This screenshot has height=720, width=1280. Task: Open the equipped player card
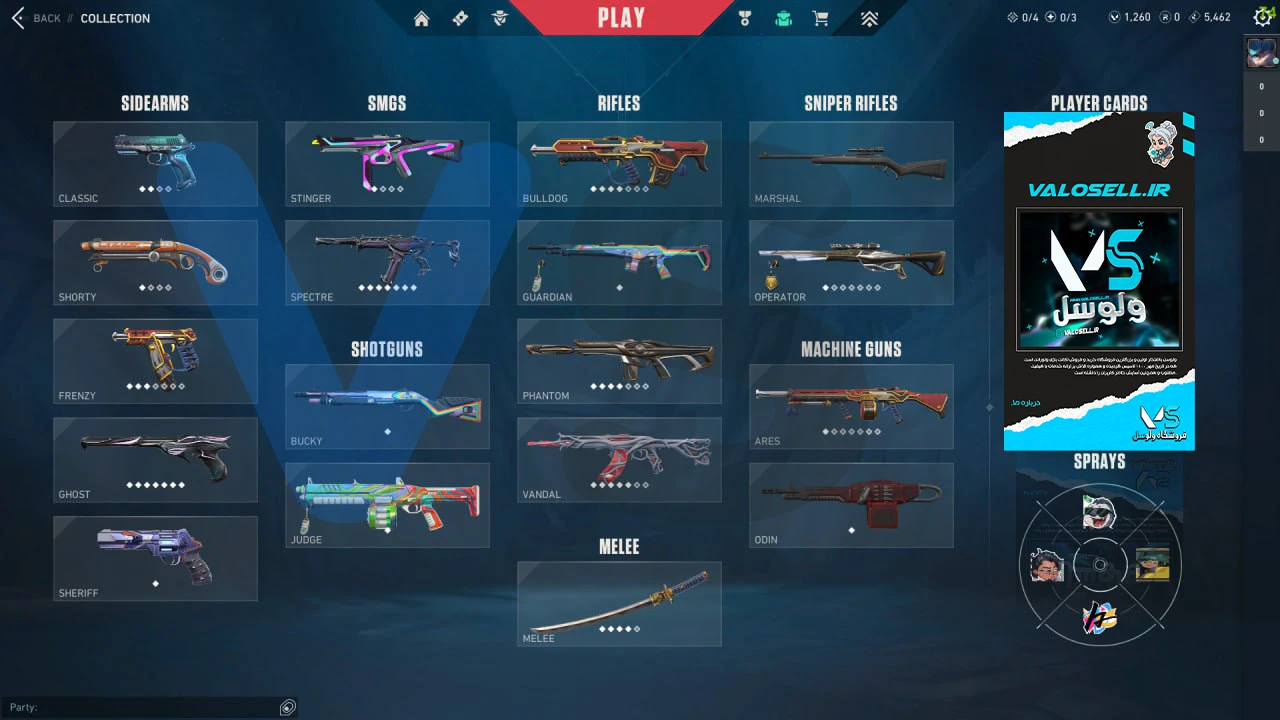tap(1099, 281)
